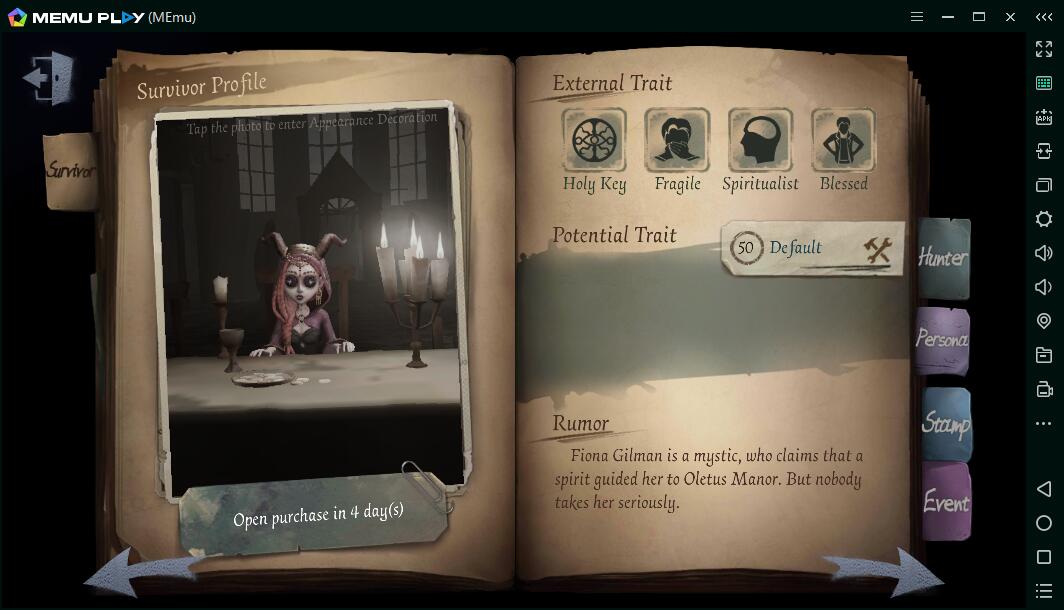Click the Open purchase note

coord(318,516)
